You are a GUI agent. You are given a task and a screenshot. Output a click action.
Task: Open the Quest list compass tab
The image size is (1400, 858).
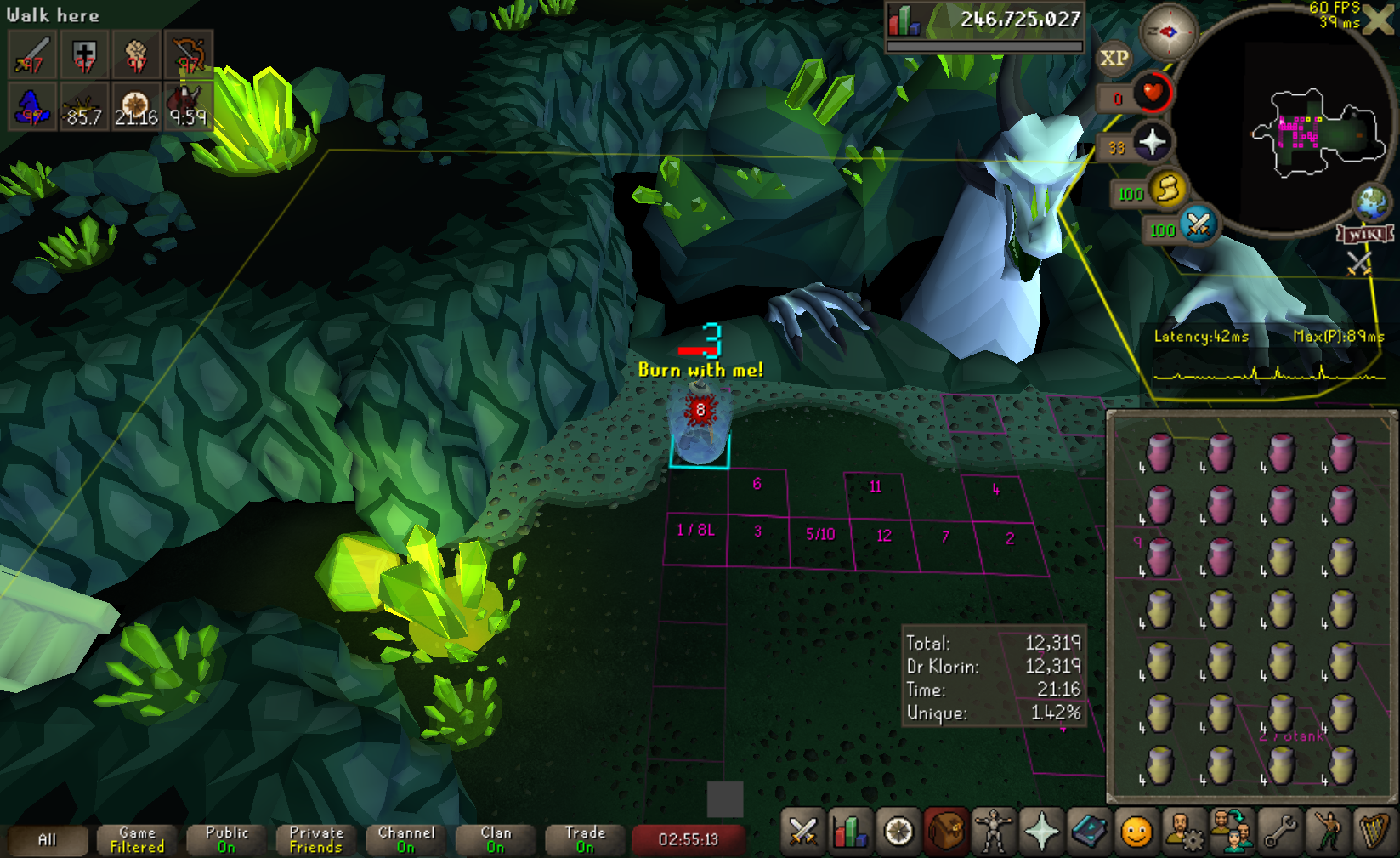click(898, 832)
